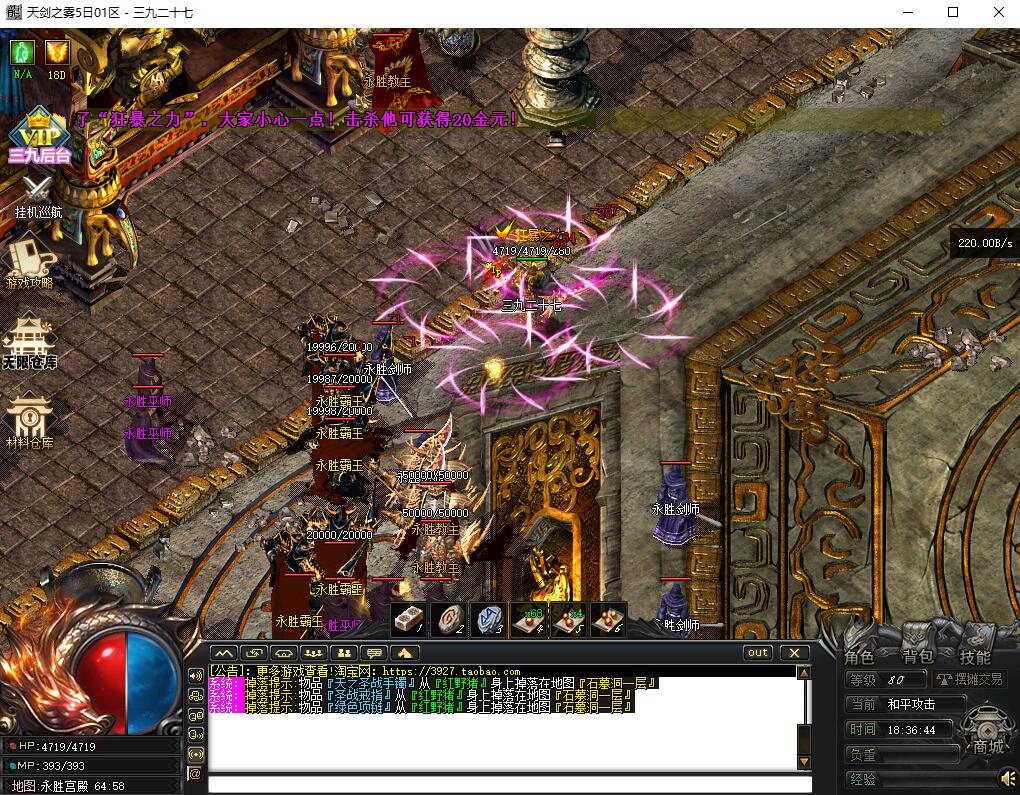Maximize the game window
This screenshot has height=795, width=1020.
click(x=953, y=13)
